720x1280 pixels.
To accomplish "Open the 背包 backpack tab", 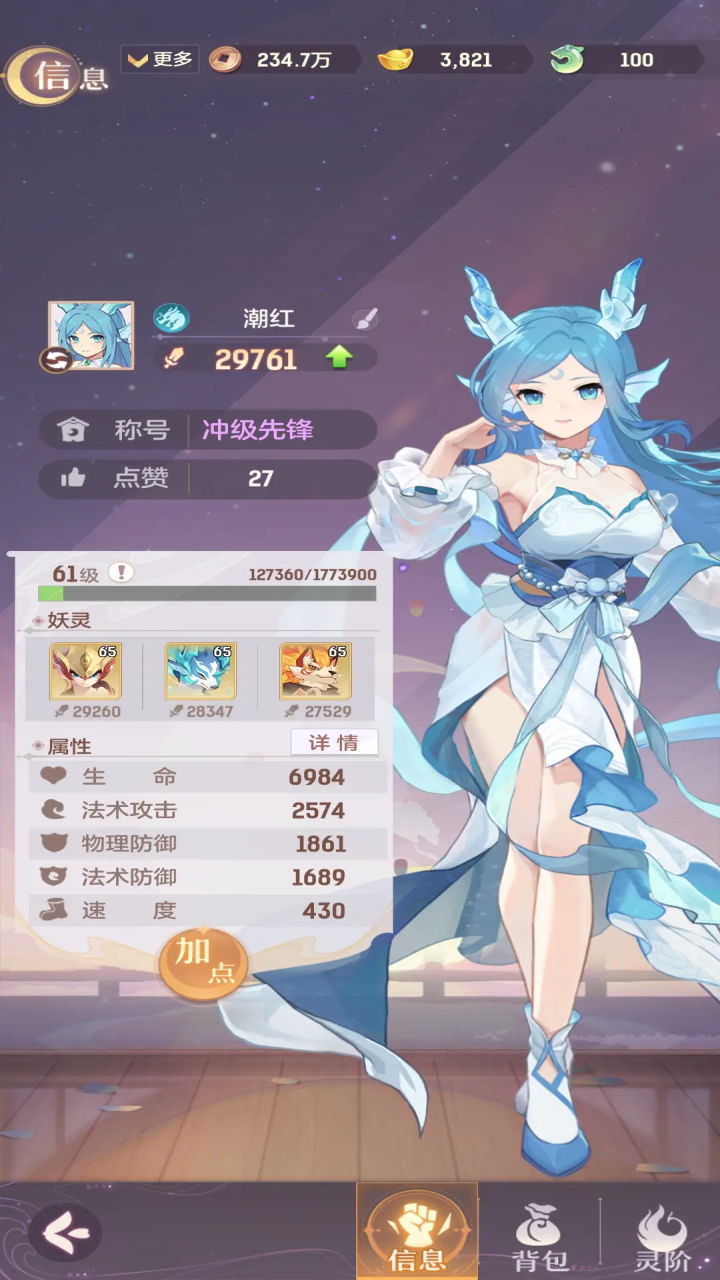I will click(x=540, y=1236).
